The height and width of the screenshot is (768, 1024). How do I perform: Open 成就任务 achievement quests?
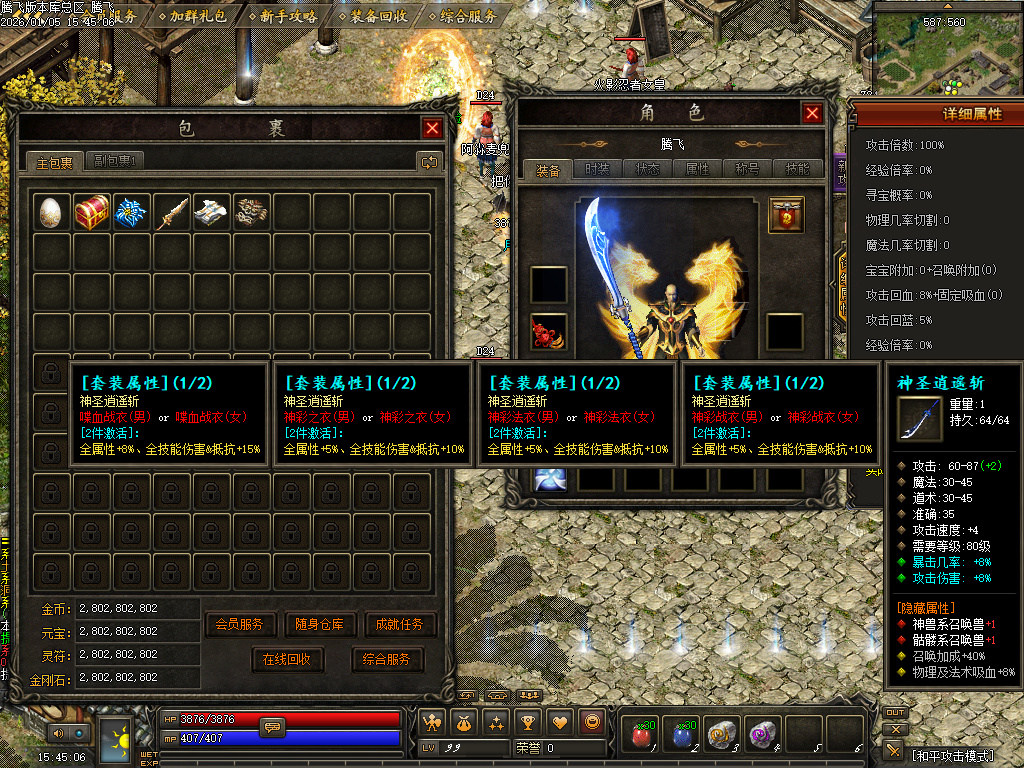click(401, 625)
